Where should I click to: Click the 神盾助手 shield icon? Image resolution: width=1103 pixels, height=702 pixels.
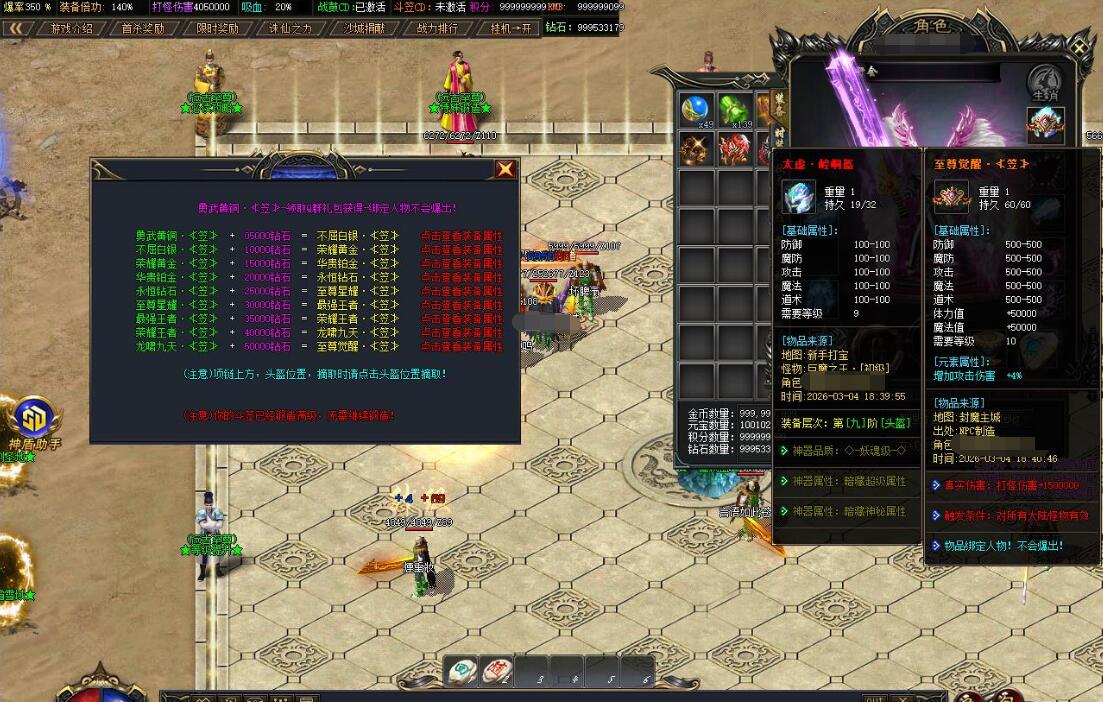tap(35, 419)
